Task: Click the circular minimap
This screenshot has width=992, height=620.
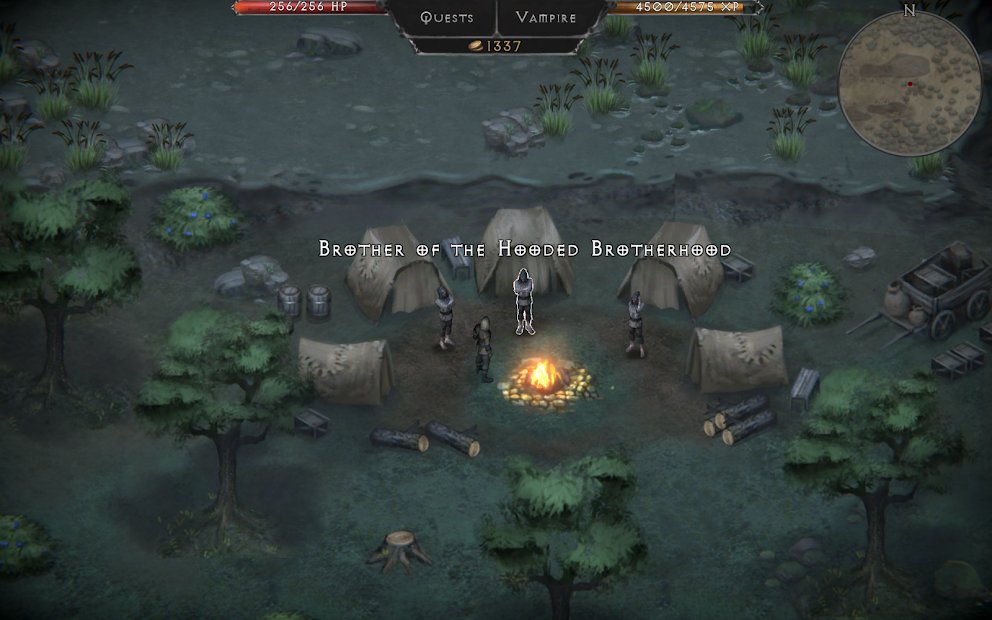Action: pos(908,84)
